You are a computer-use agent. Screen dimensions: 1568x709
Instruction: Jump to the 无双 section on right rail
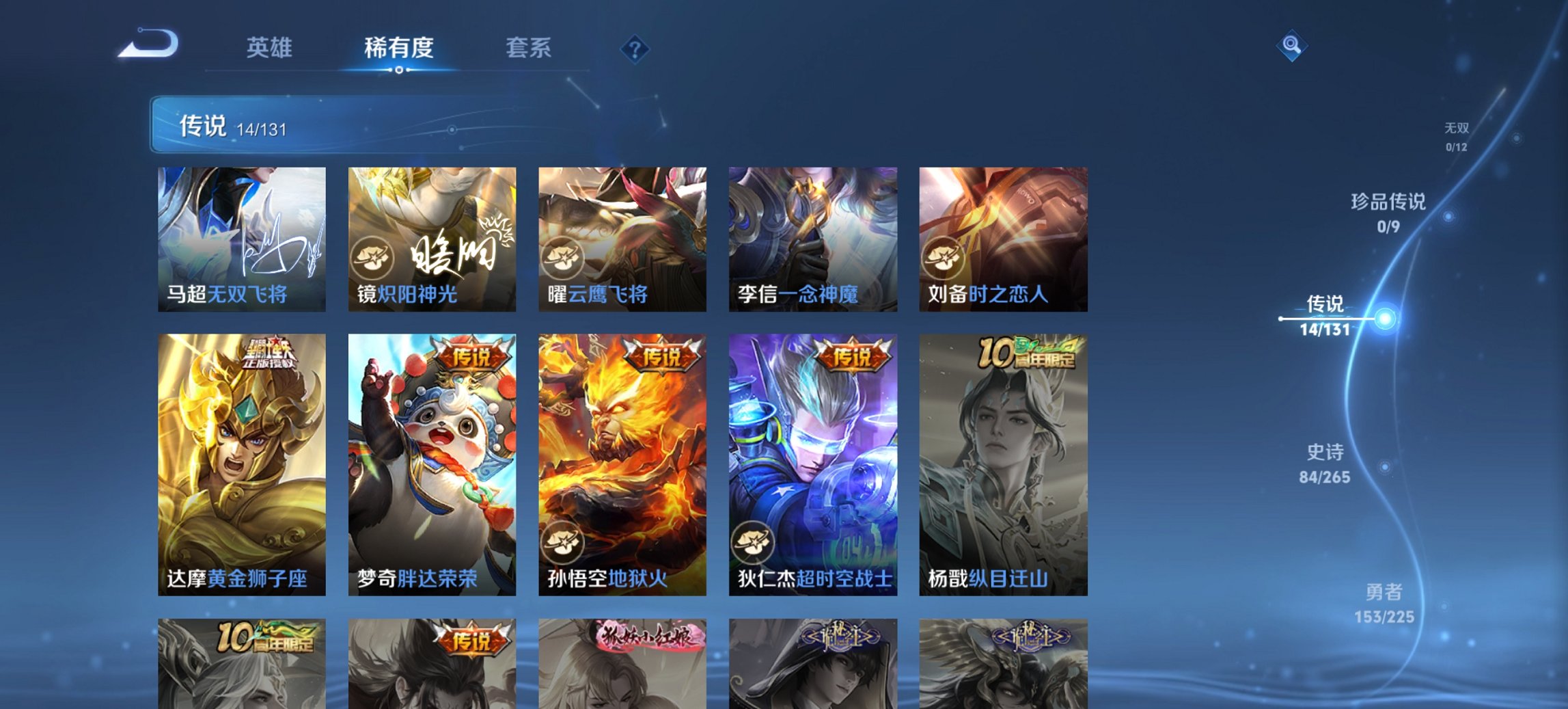(1457, 133)
